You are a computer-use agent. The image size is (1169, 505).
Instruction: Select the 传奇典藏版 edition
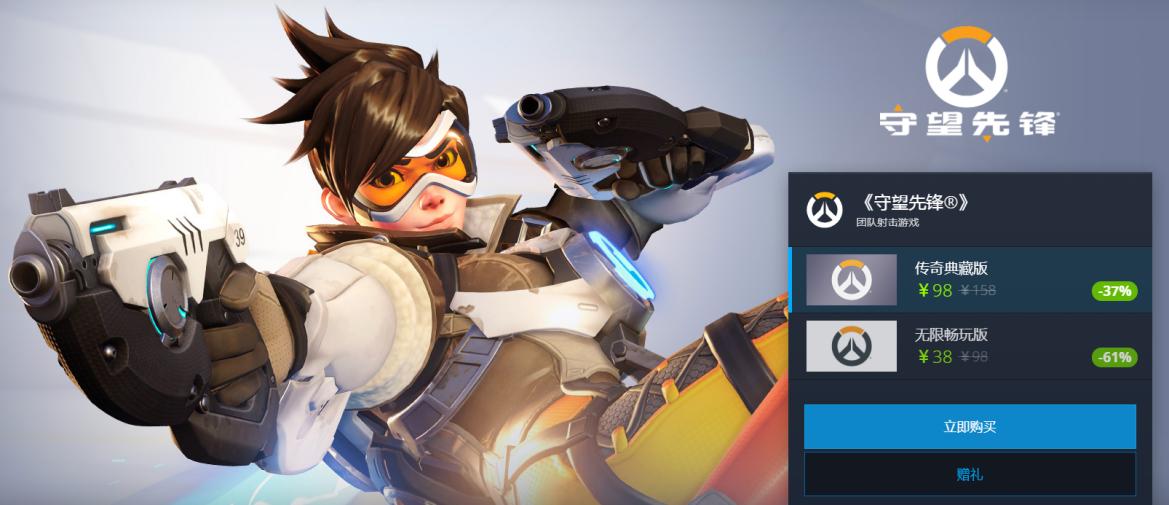tap(960, 279)
